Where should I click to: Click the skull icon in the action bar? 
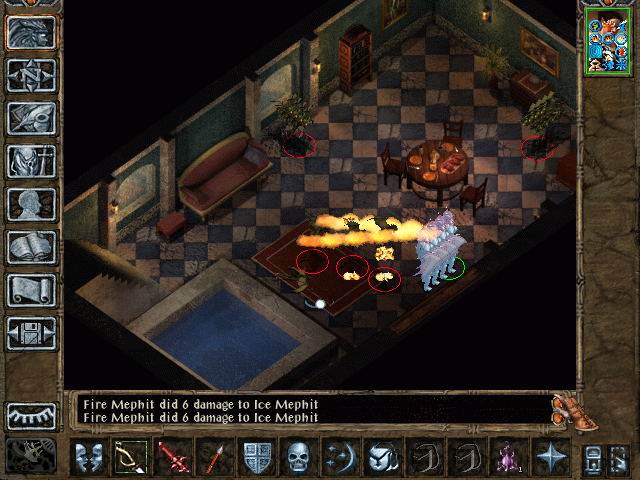click(299, 459)
